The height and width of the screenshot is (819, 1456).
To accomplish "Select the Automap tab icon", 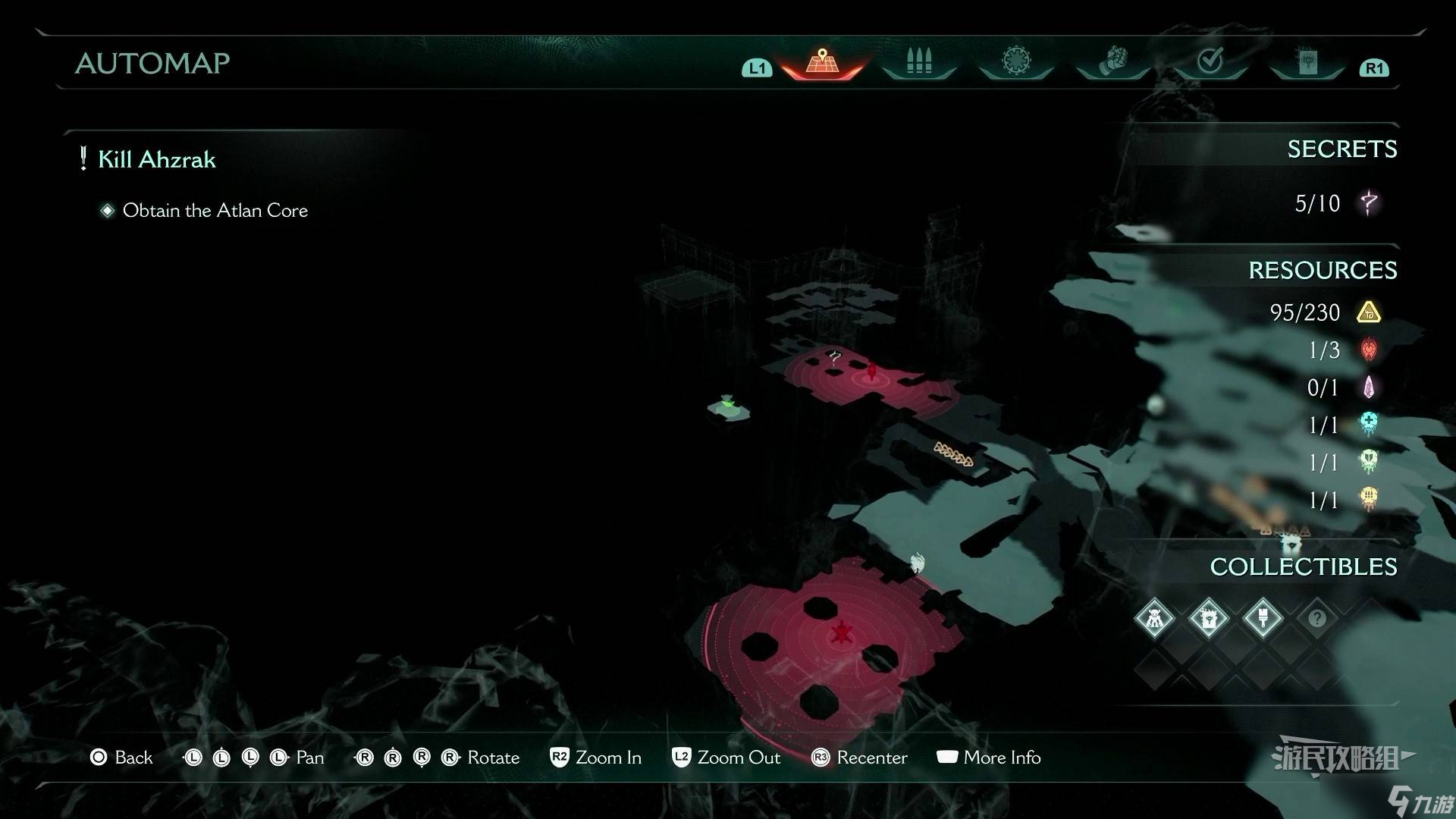I will 822,61.
